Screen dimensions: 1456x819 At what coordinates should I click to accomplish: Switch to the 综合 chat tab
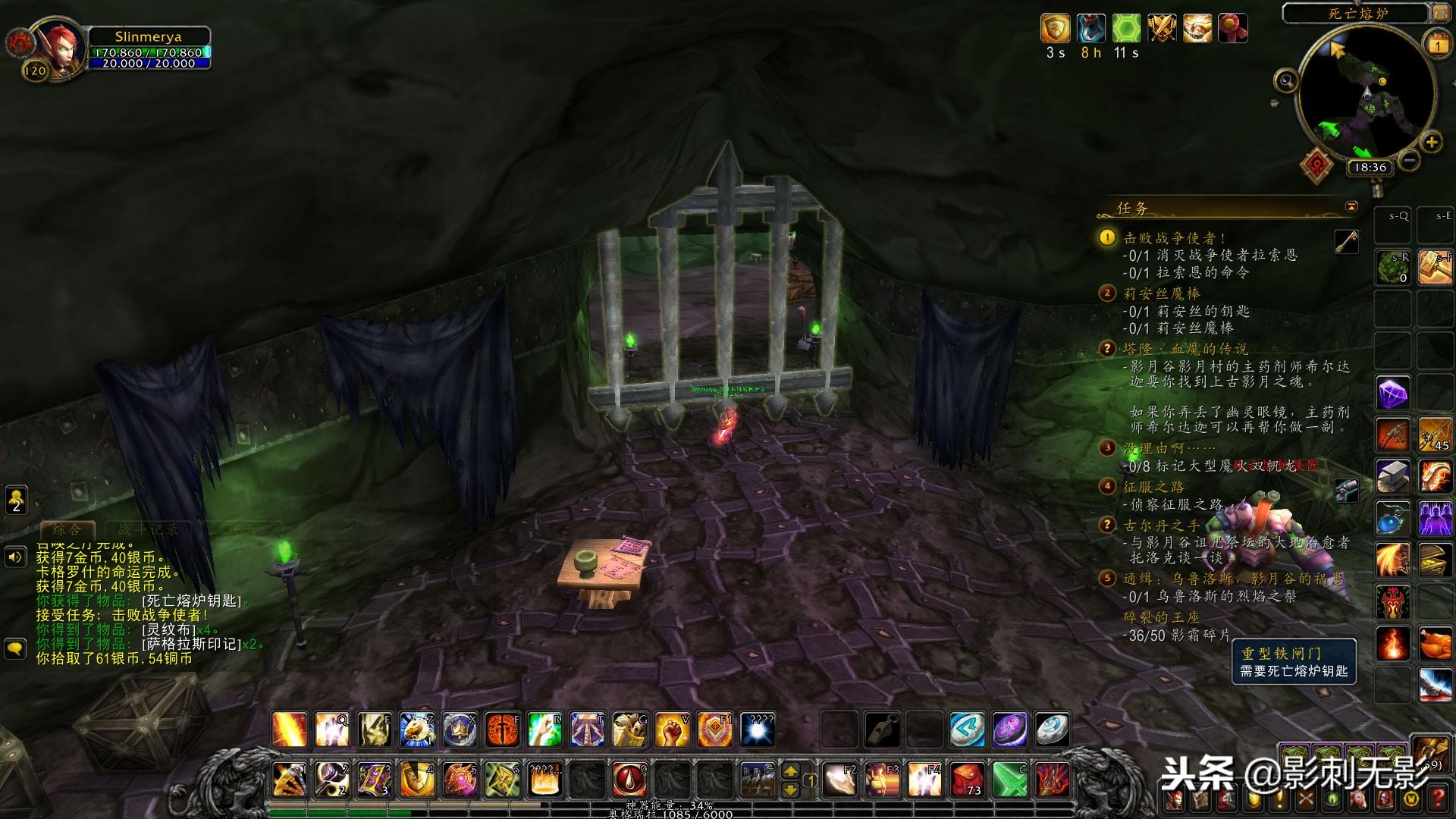67,529
